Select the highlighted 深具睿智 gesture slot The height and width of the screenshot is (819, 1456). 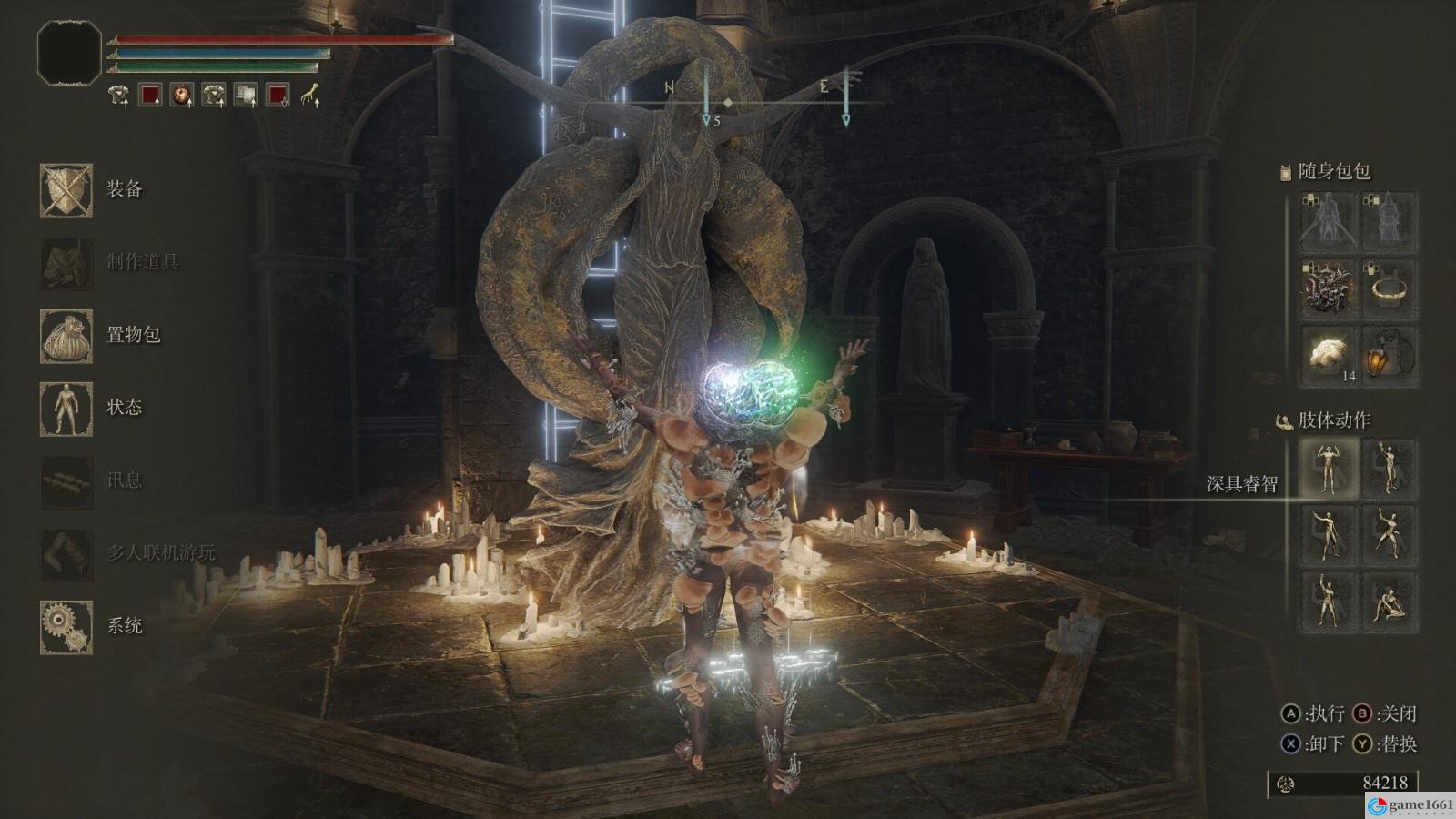point(1329,468)
